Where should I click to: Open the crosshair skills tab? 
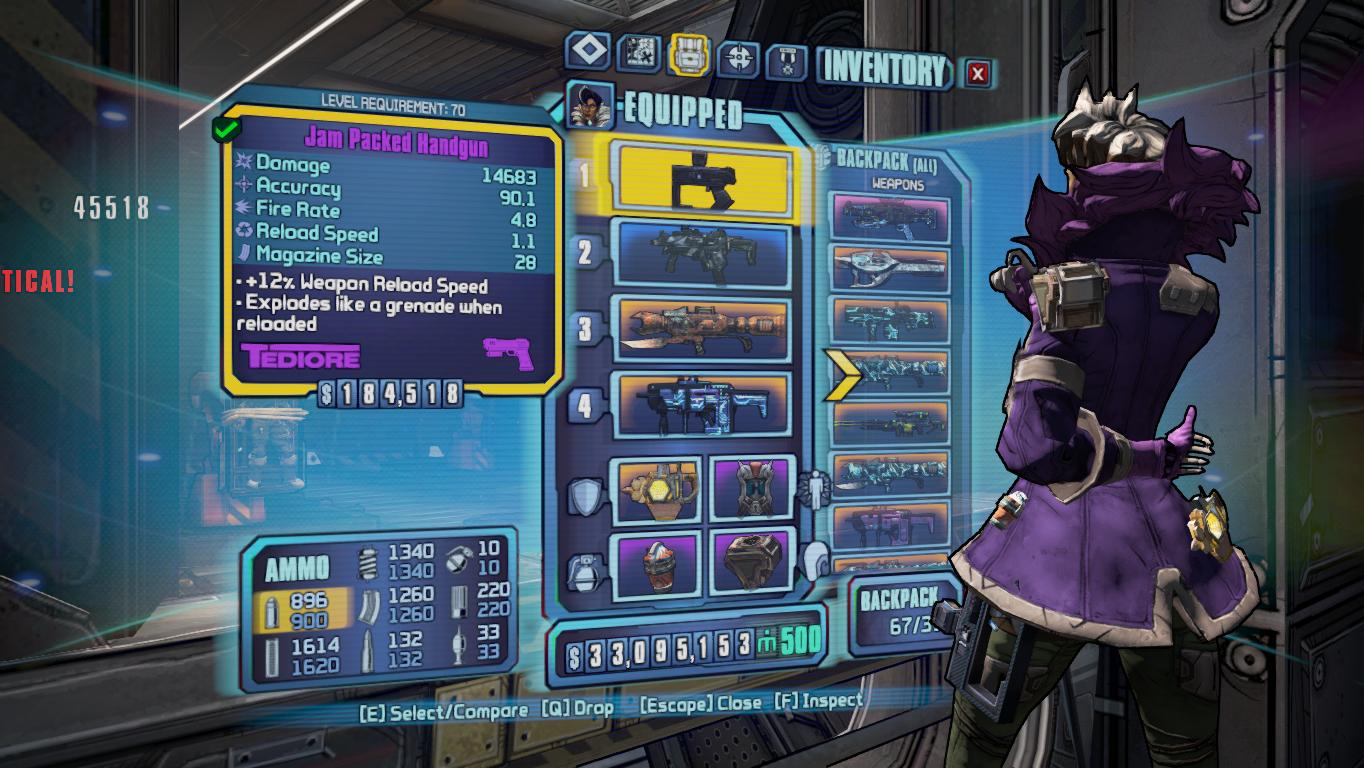click(740, 58)
